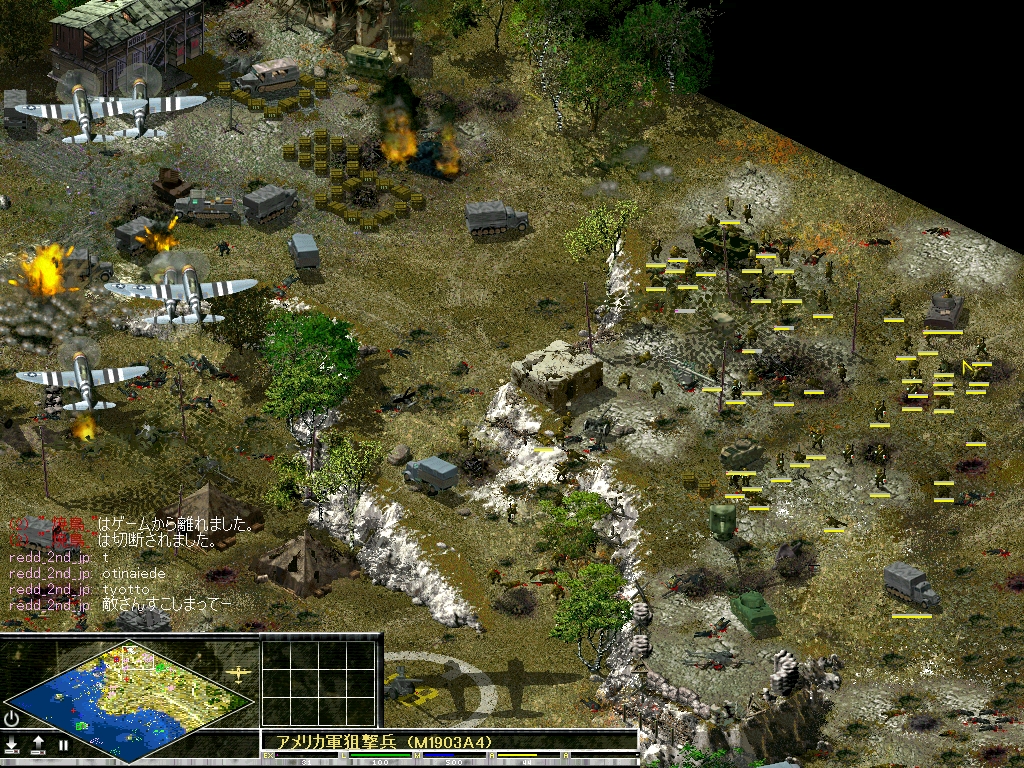Open the menu with the power button

12,718
